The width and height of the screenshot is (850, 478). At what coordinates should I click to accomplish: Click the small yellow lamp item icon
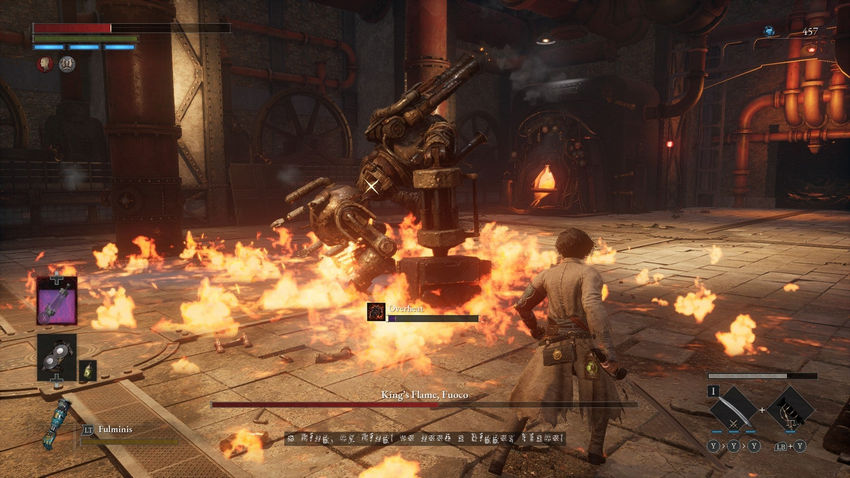point(88,370)
